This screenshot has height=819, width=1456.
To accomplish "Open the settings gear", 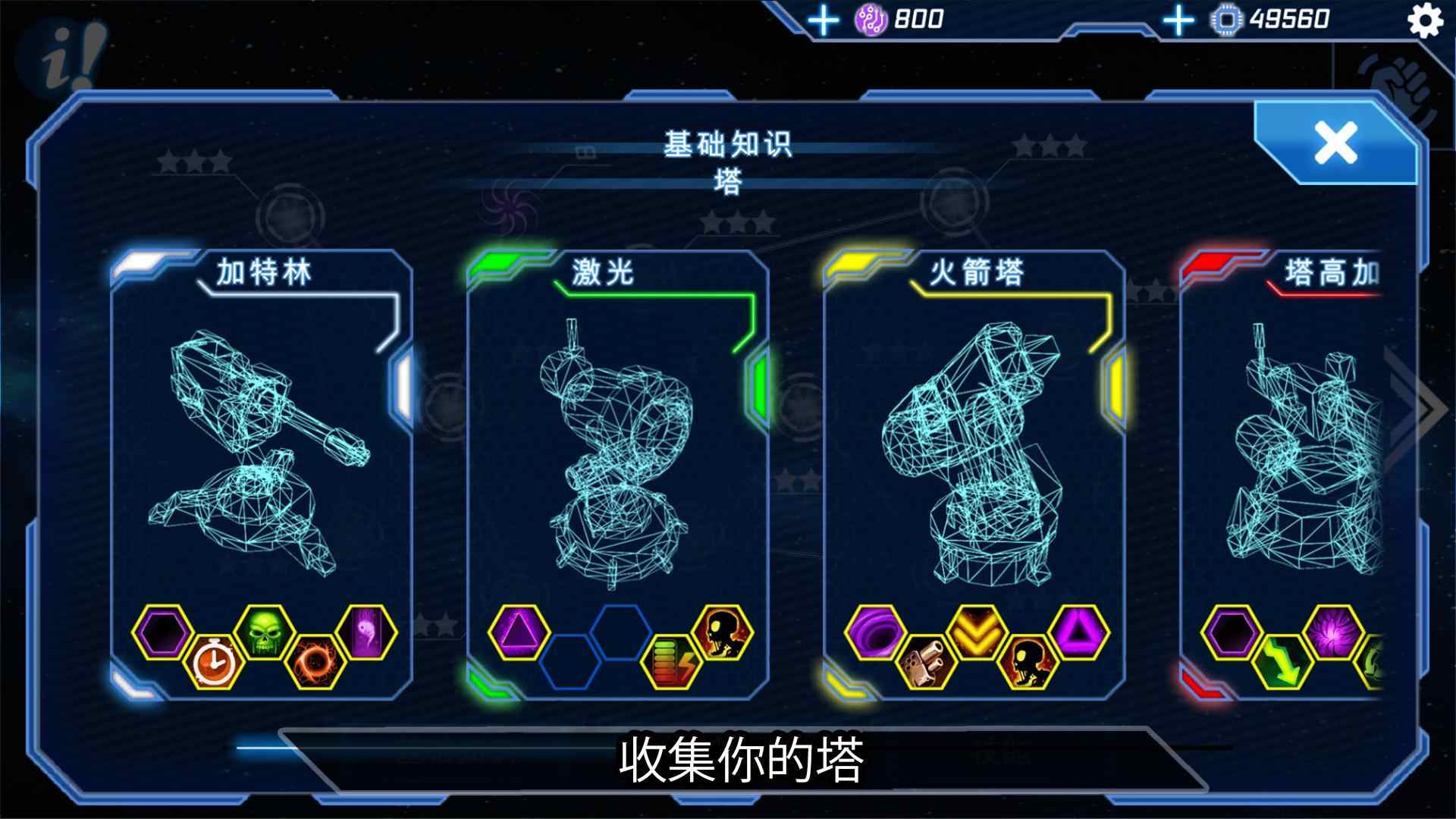I will point(1427,21).
